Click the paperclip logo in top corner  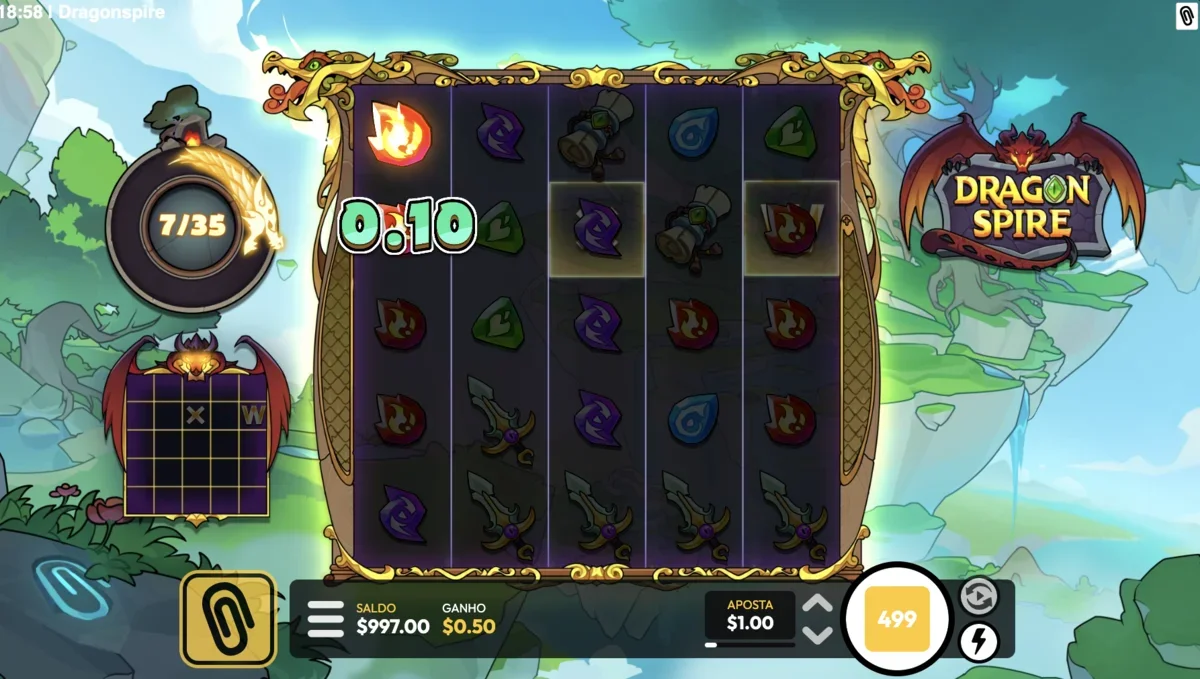pyautogui.click(x=1186, y=15)
